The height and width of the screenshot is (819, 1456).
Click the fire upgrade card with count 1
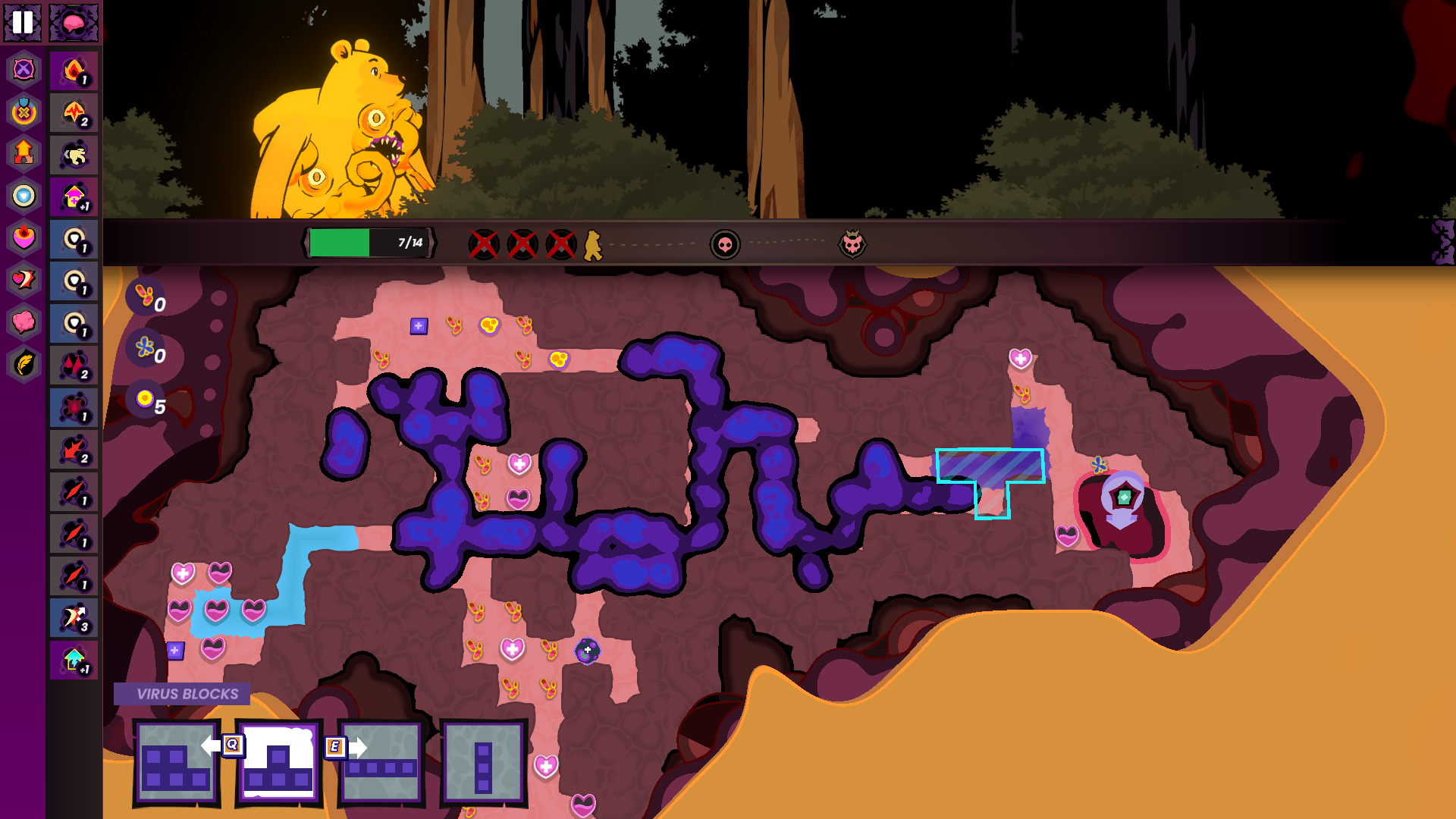coord(74,71)
